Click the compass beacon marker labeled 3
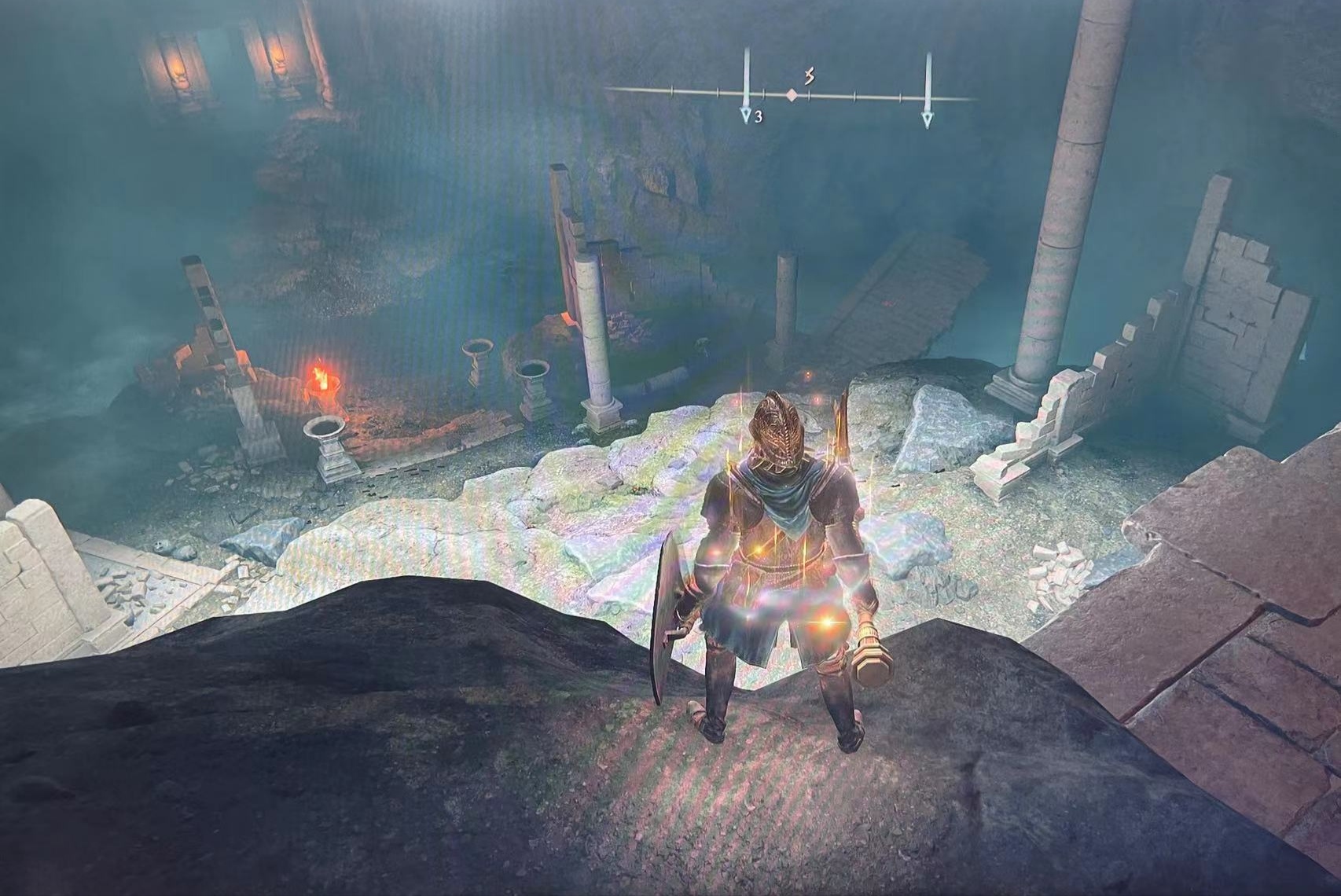This screenshot has height=896, width=1341. pyautogui.click(x=747, y=116)
